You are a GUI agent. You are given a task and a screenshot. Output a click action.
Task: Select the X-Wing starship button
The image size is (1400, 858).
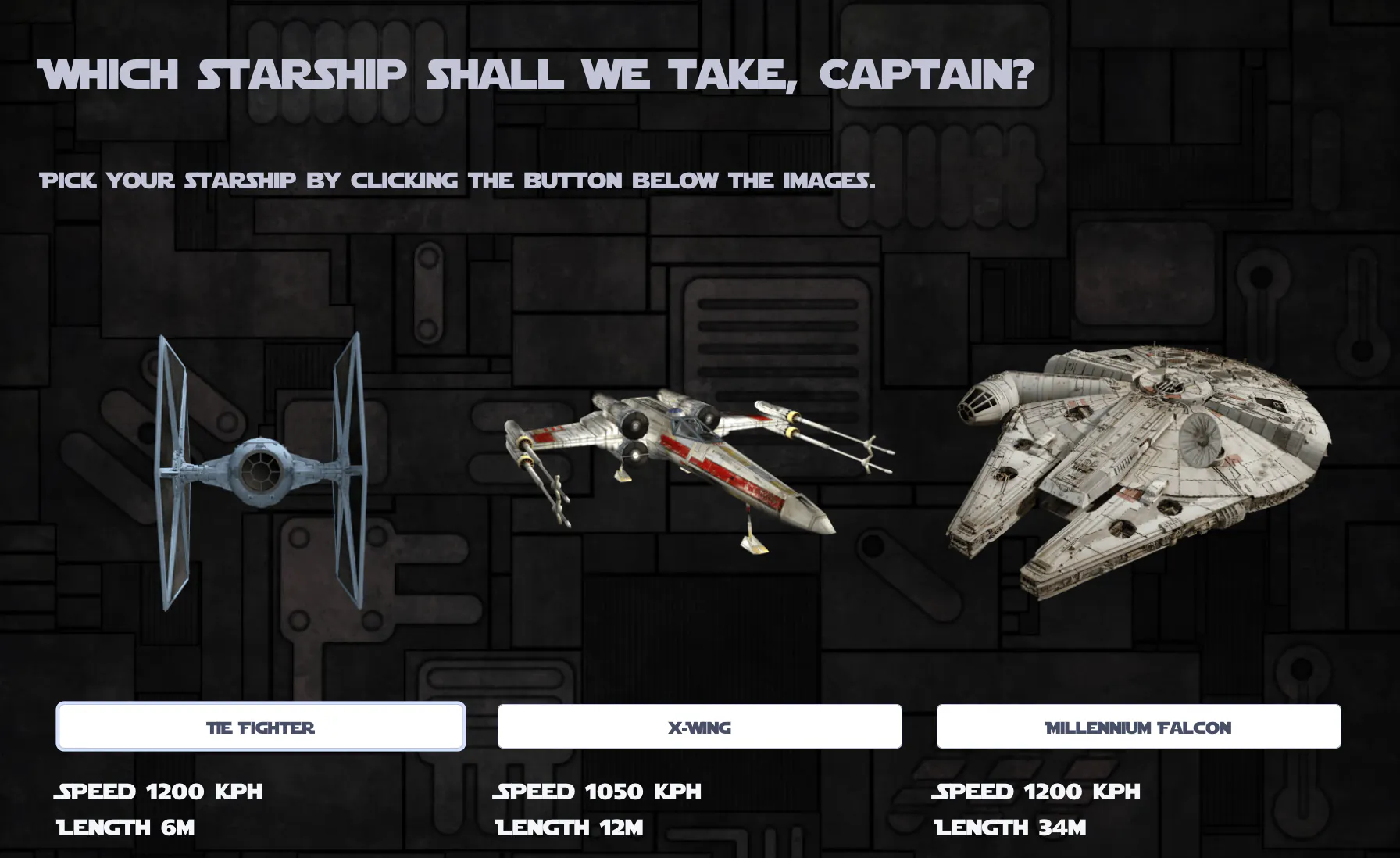click(x=699, y=727)
